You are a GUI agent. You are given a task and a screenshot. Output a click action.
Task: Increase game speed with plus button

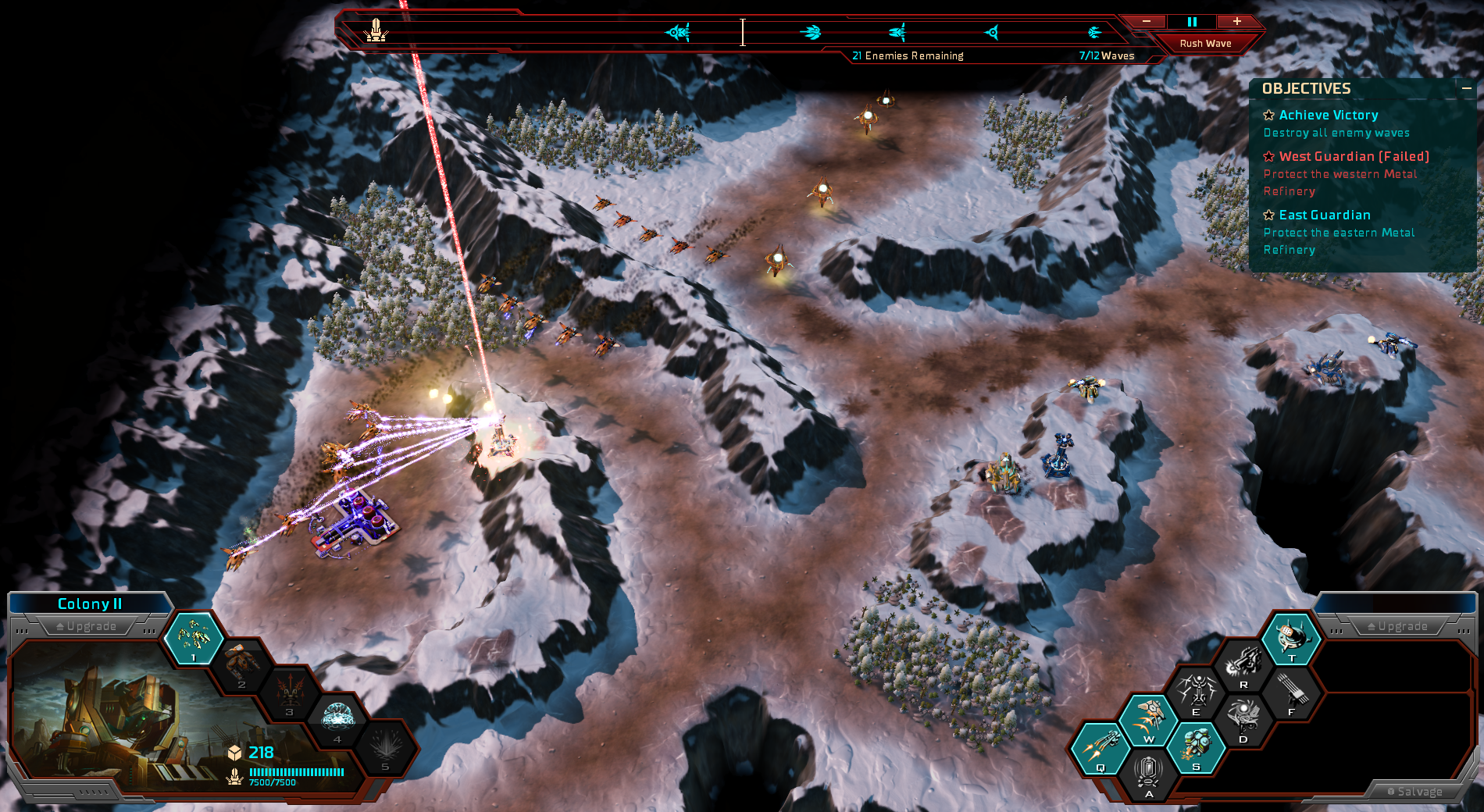click(1237, 22)
